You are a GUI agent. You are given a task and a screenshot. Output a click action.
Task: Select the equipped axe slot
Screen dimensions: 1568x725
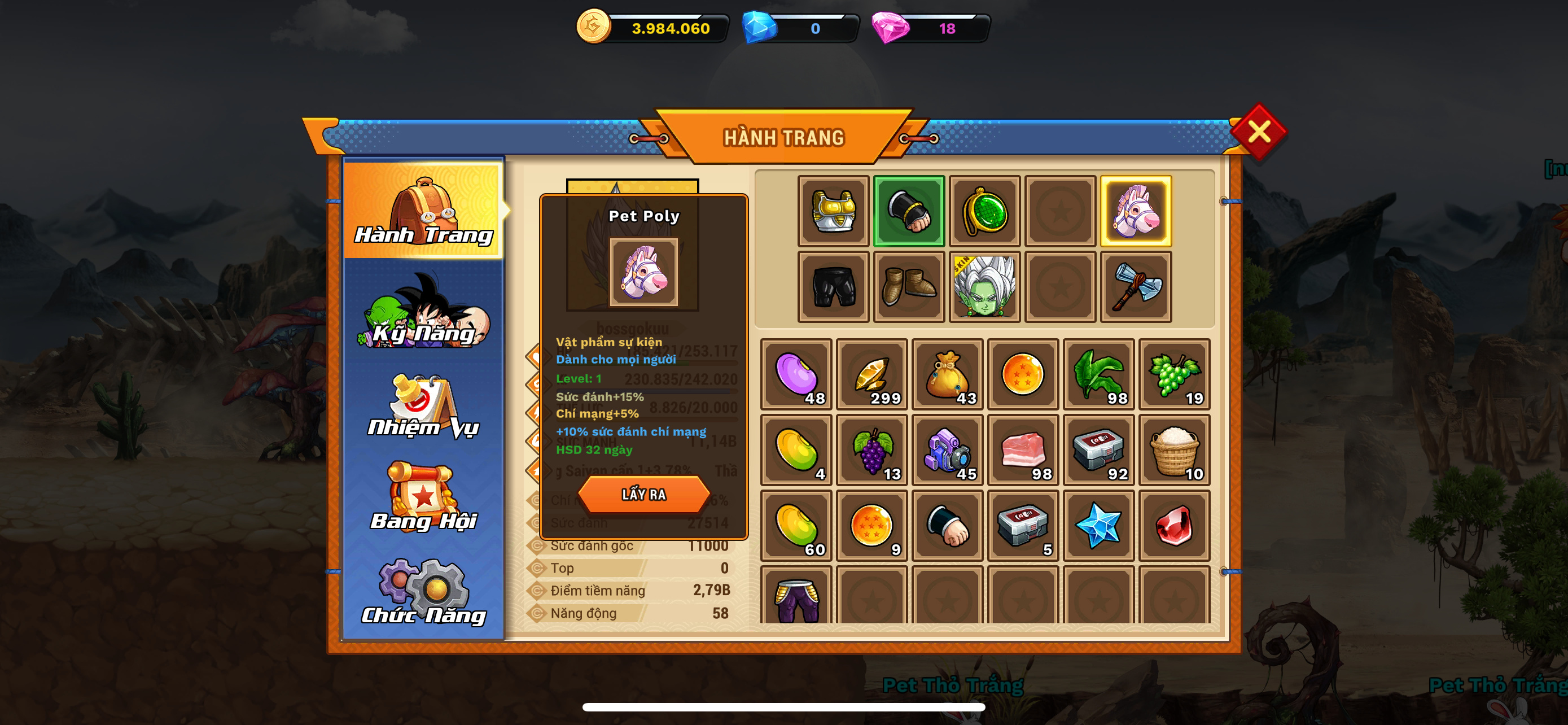click(1136, 287)
